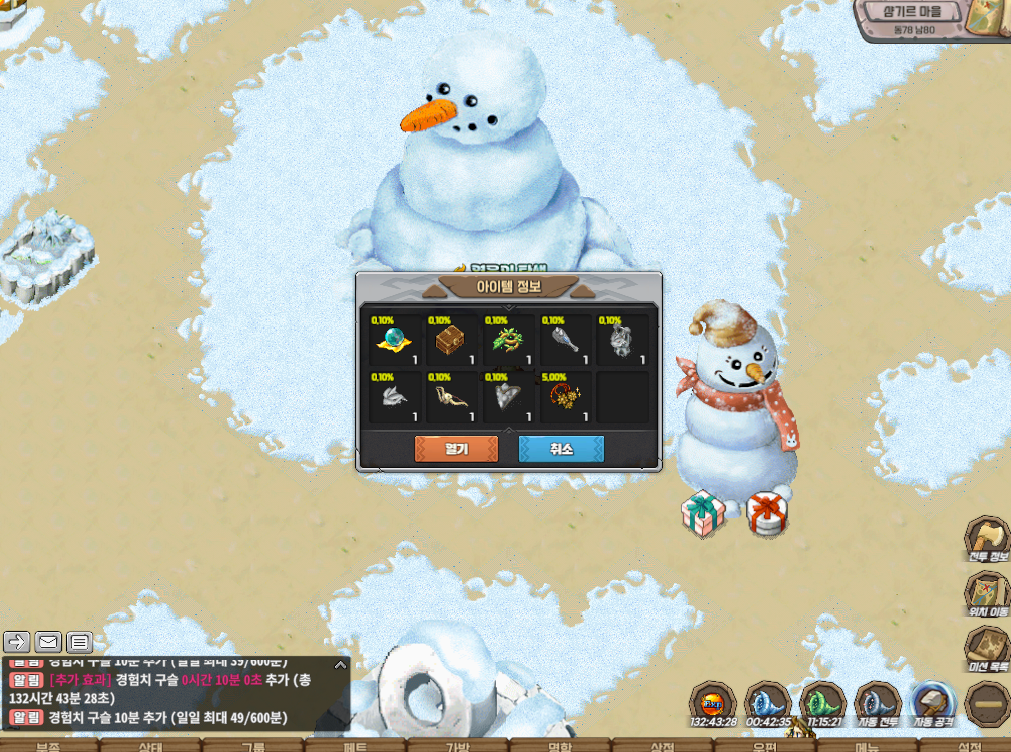Toggle 자동 공격 (auto attack) stone hammer icon

[x=933, y=704]
